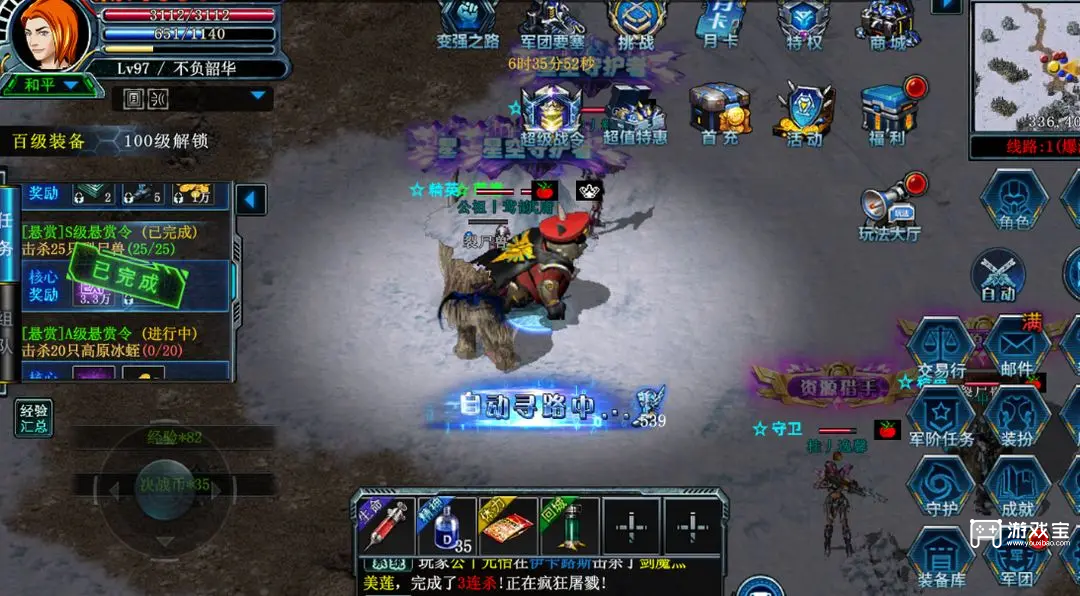Open the 商城 shop
The height and width of the screenshot is (596, 1080).
pyautogui.click(x=887, y=22)
